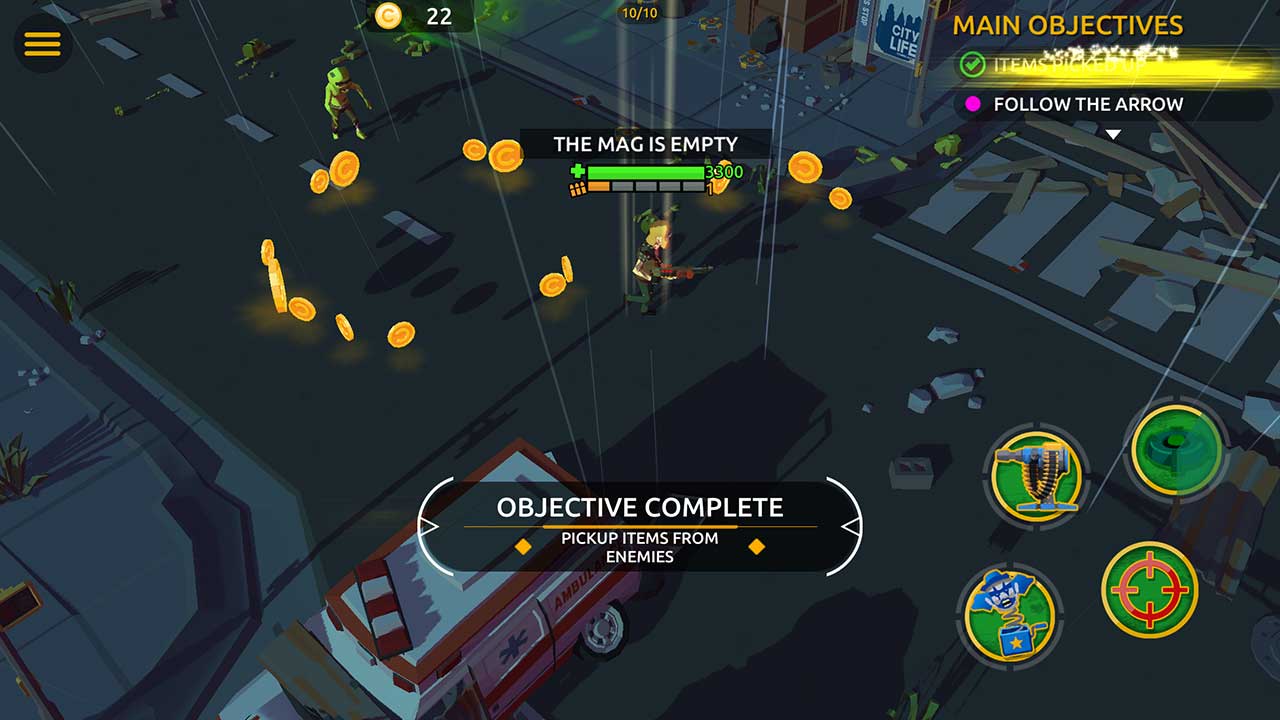
Task: Use the jack-in-the-box clown trap
Action: click(1008, 614)
